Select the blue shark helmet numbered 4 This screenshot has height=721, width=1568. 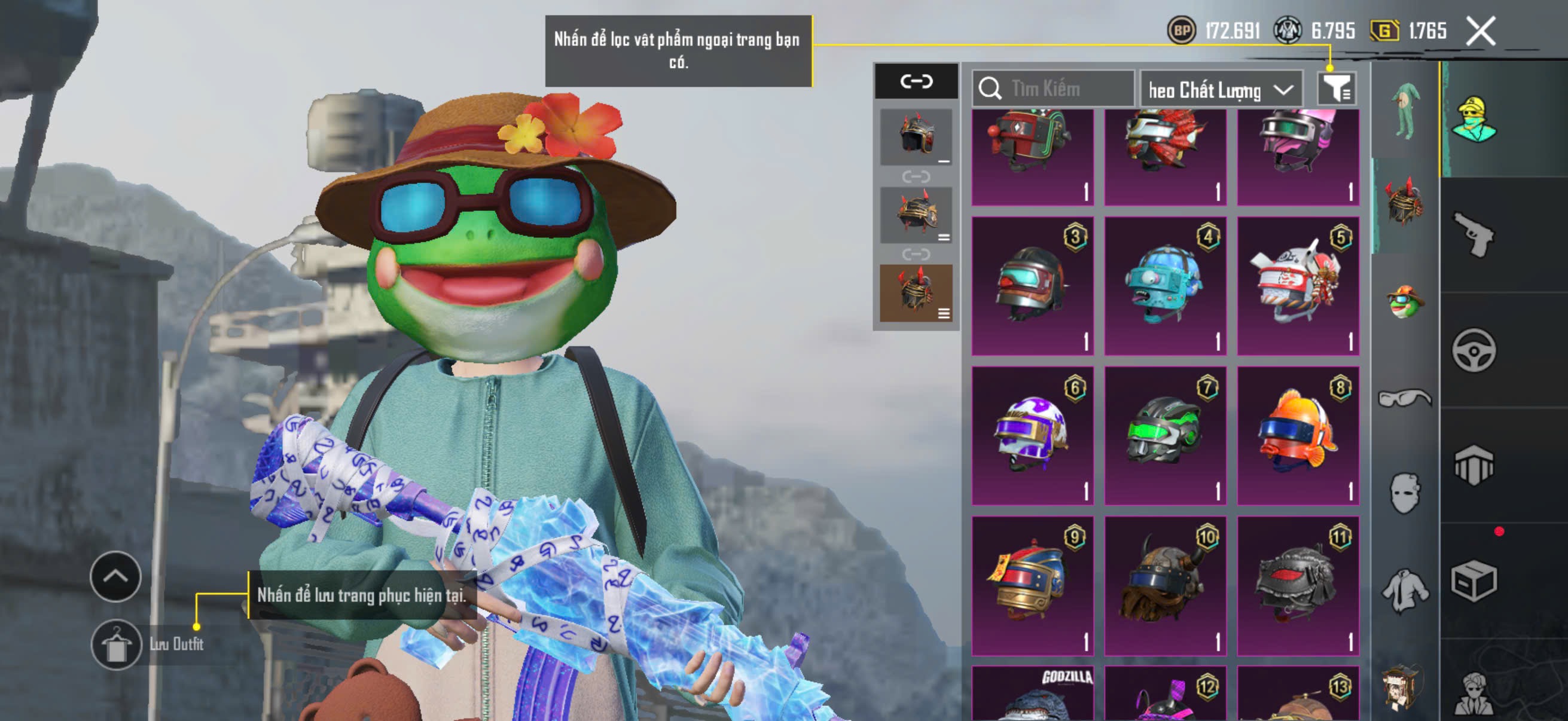click(x=1165, y=285)
